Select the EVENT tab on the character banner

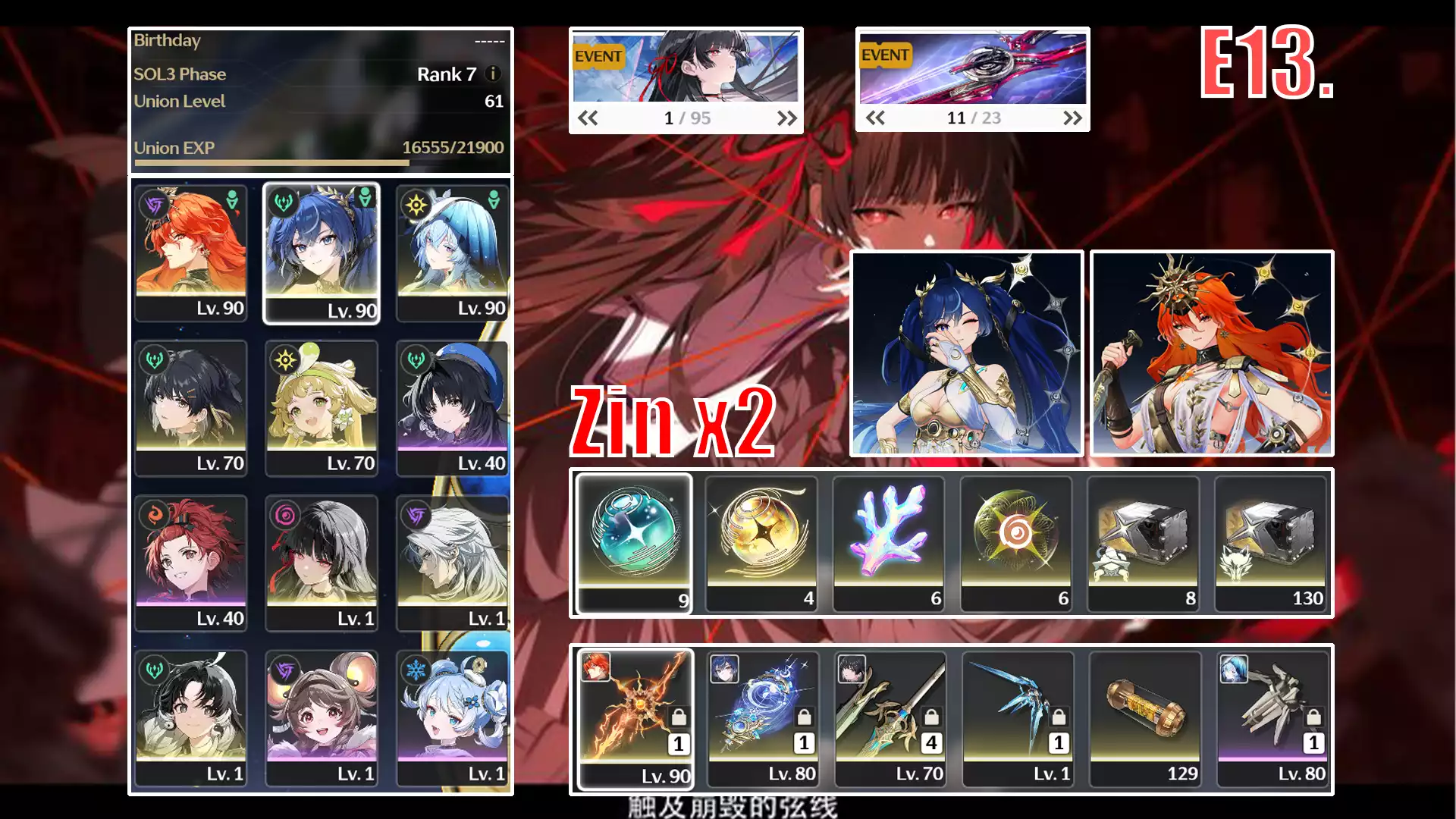coord(598,55)
